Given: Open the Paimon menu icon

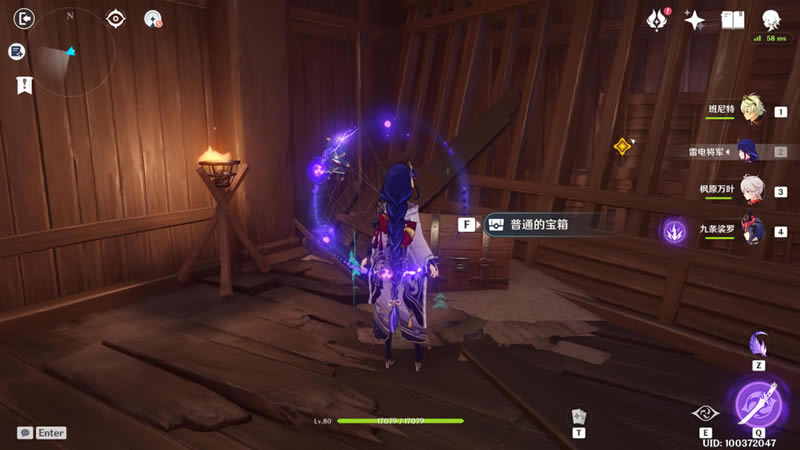Looking at the screenshot, I should click(x=771, y=19).
